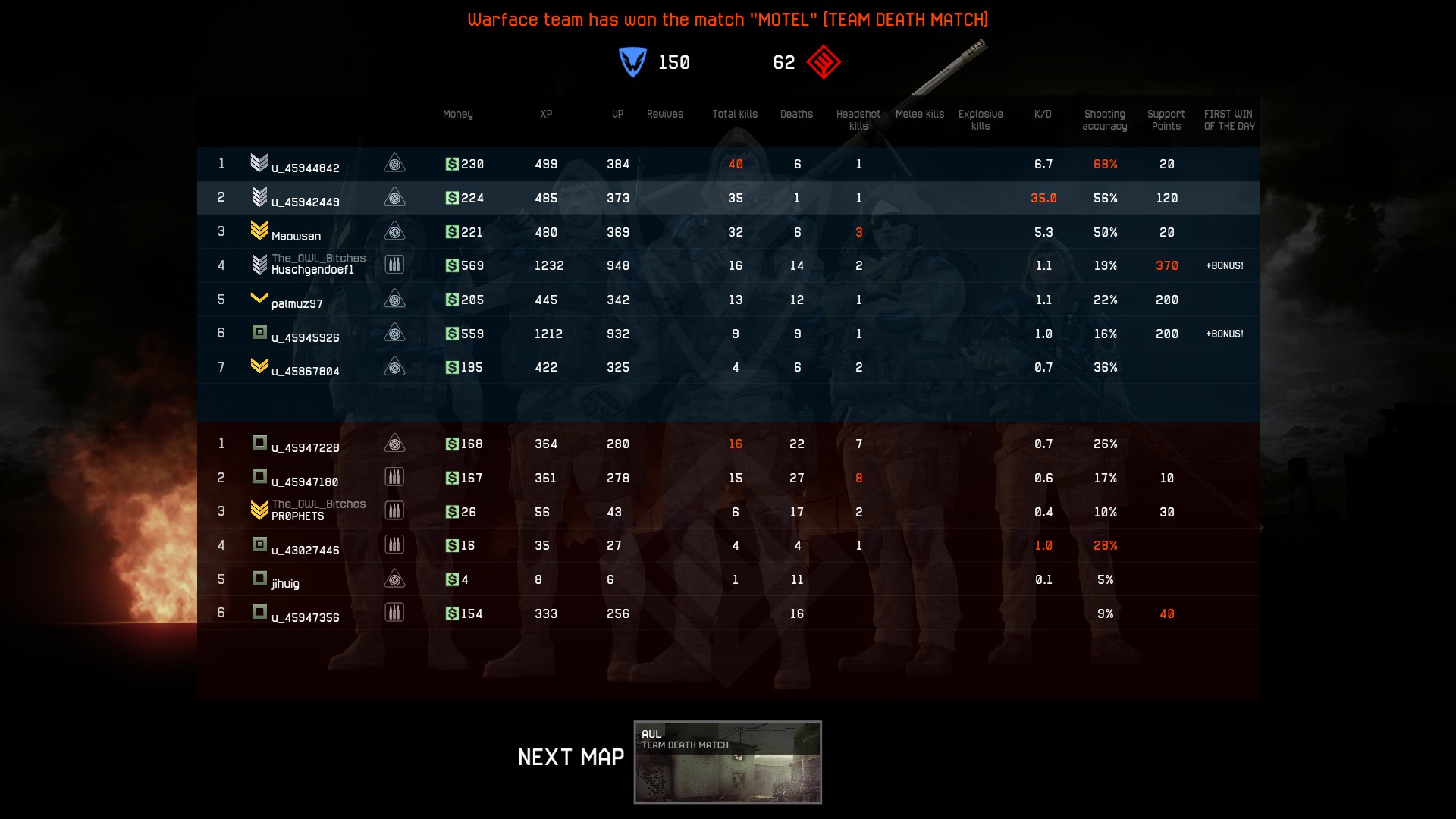This screenshot has height=819, width=1456.
Task: Select the sniper class icon next to u_45944842
Action: click(x=395, y=164)
